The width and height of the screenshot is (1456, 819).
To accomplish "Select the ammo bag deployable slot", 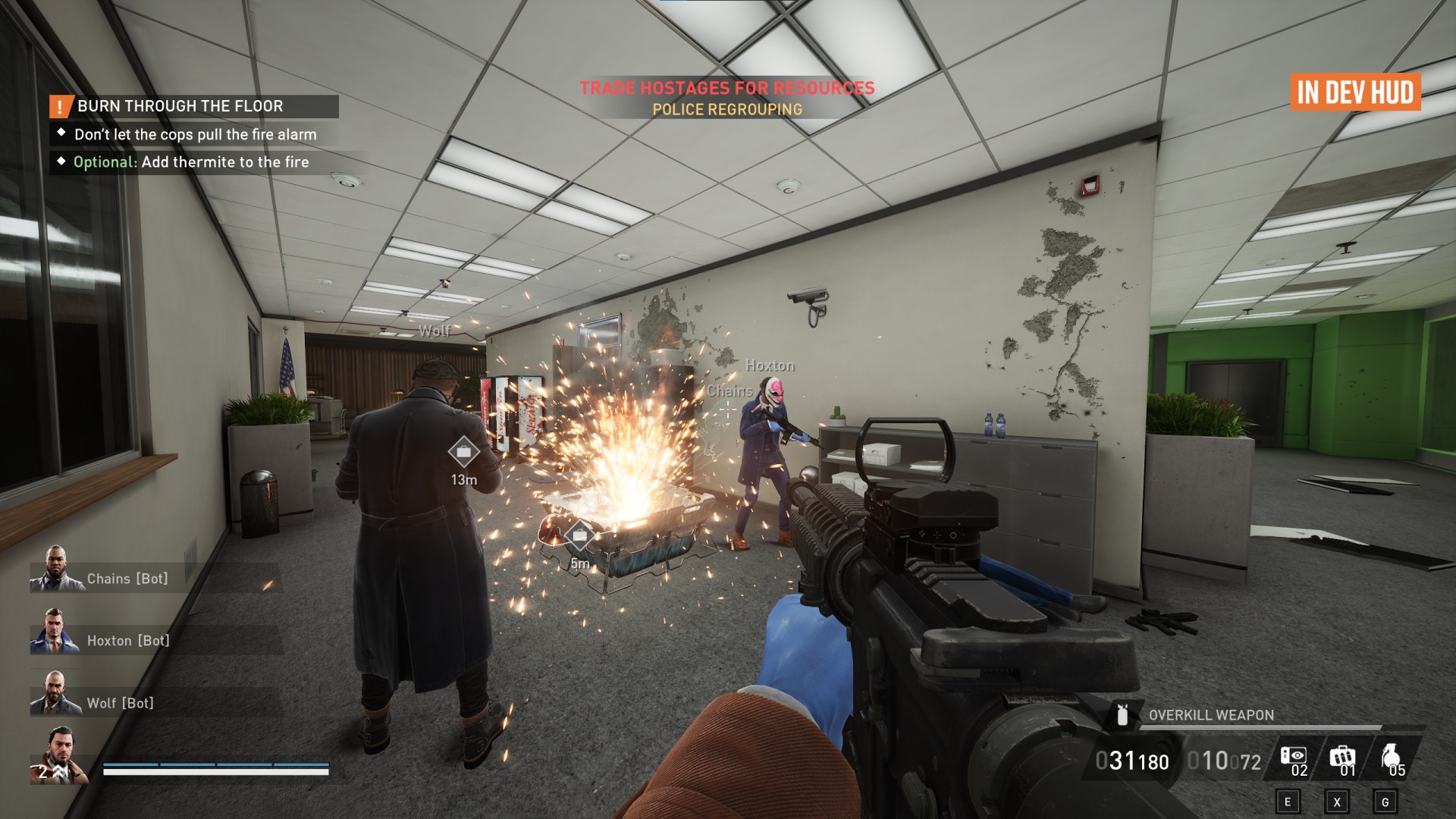I will 1342,759.
